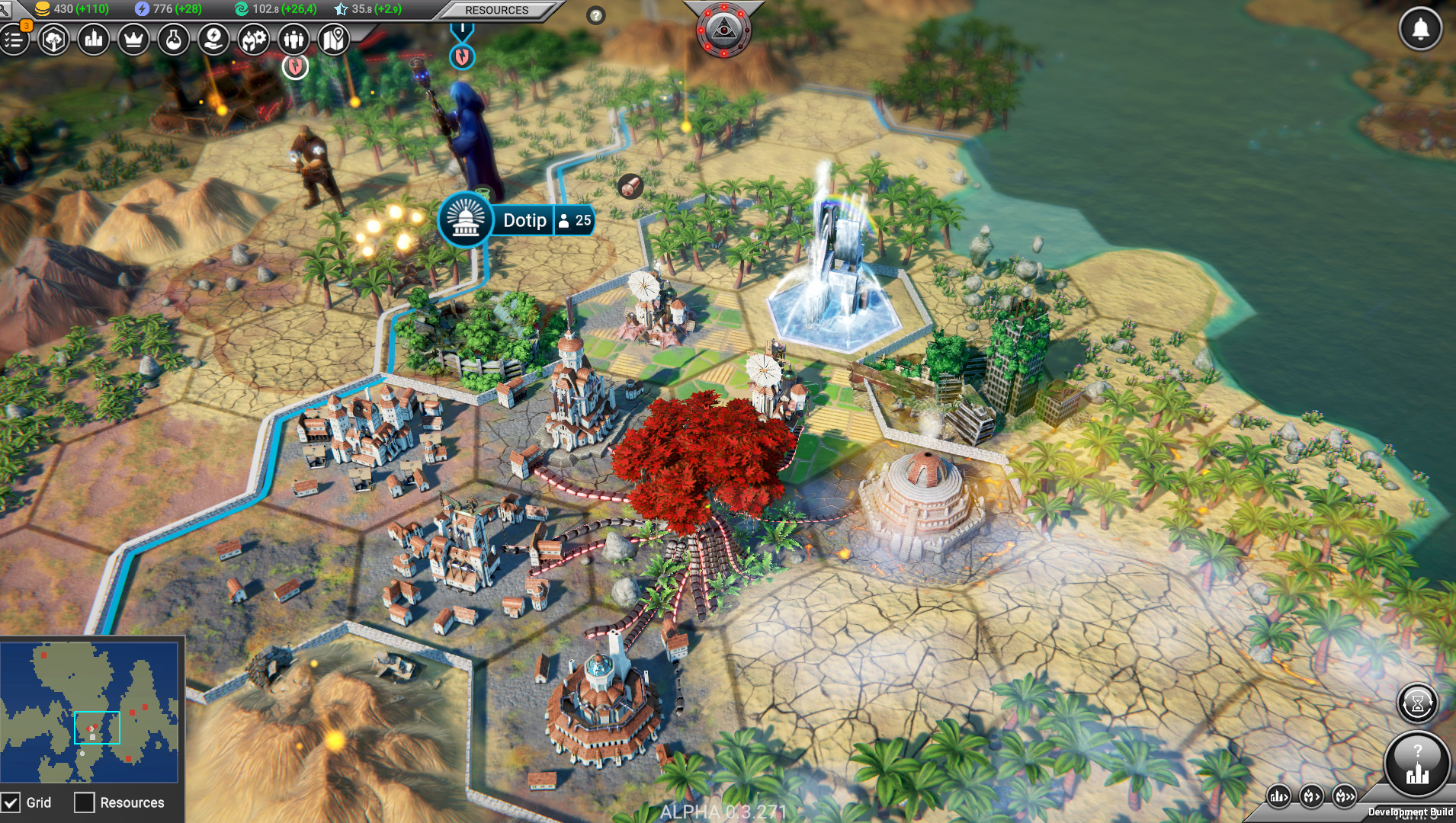The width and height of the screenshot is (1456, 823).
Task: Click the hourglass end turn button
Action: 1417,703
